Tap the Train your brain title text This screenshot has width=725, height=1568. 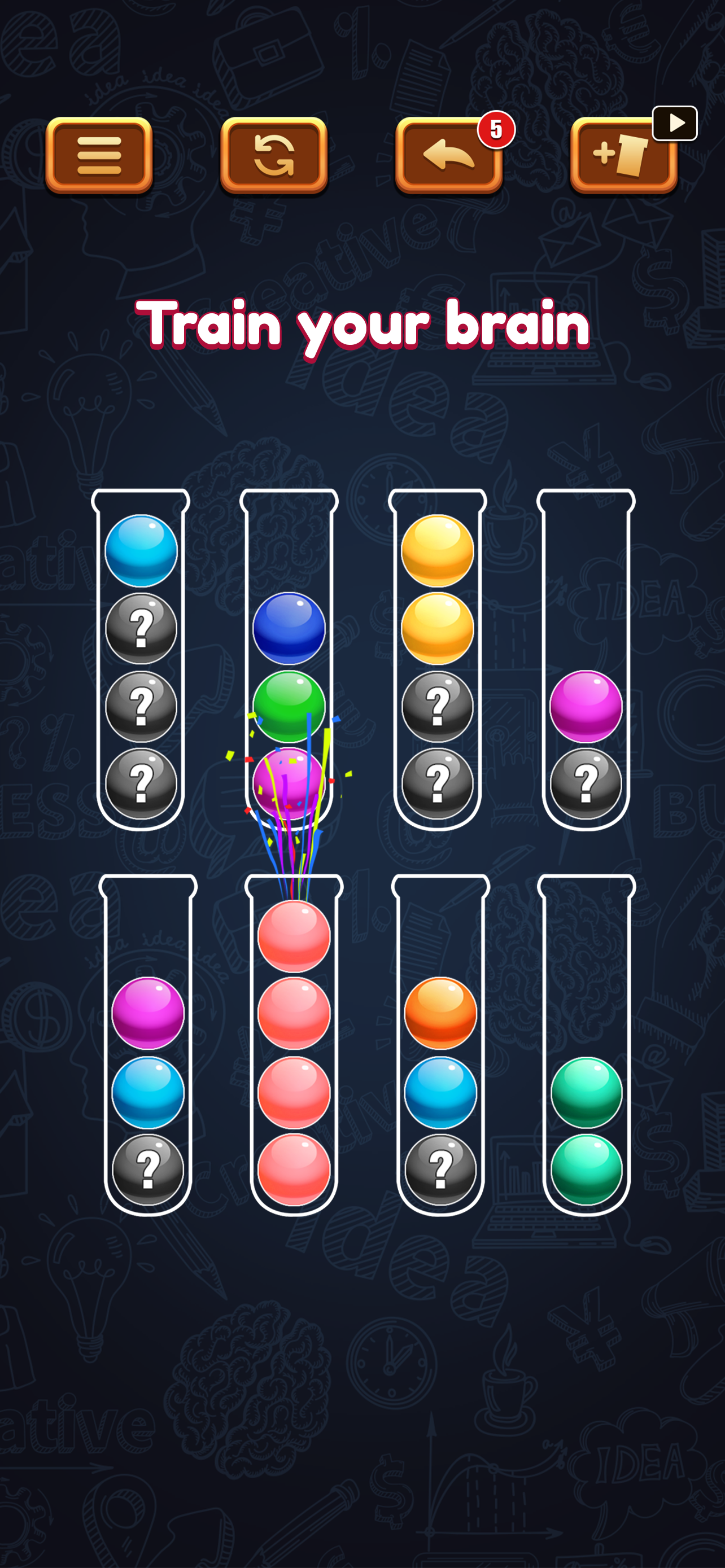click(362, 326)
